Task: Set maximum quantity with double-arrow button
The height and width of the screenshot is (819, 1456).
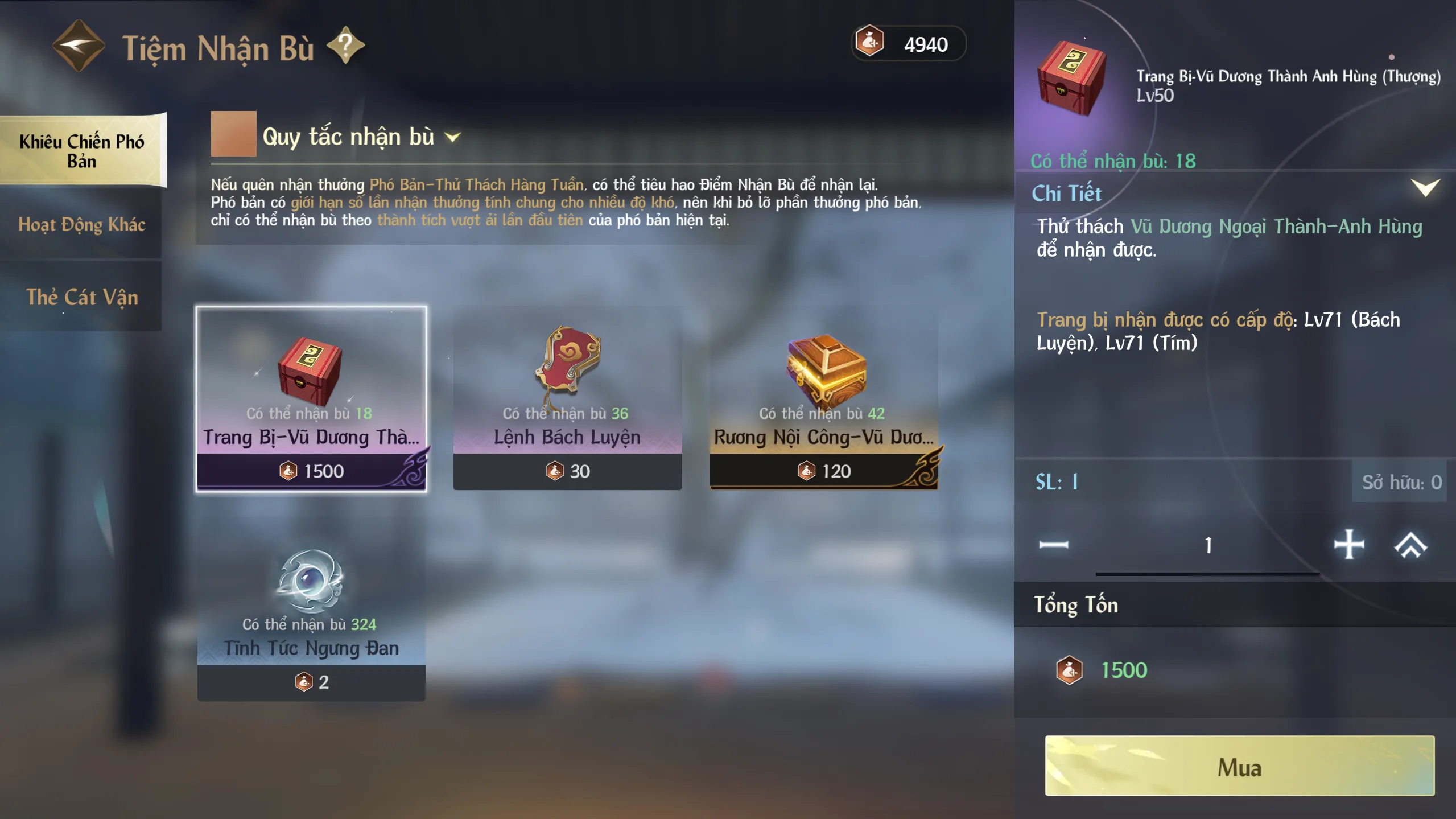Action: pos(1411,545)
